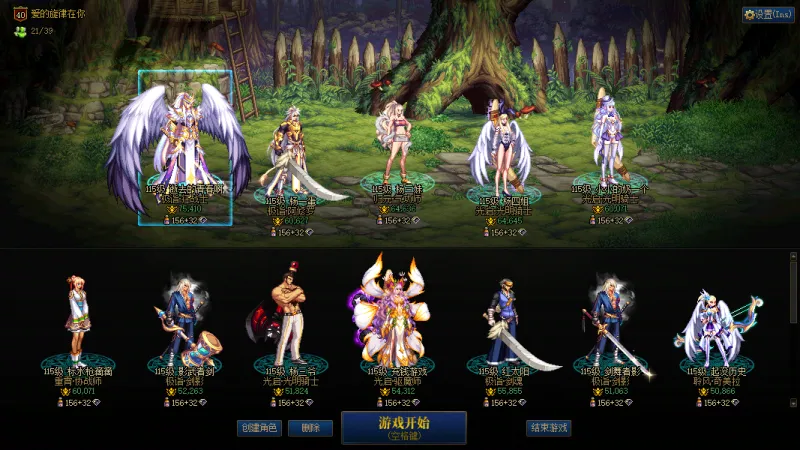Select the 剑影 character with thin sword

click(610, 320)
